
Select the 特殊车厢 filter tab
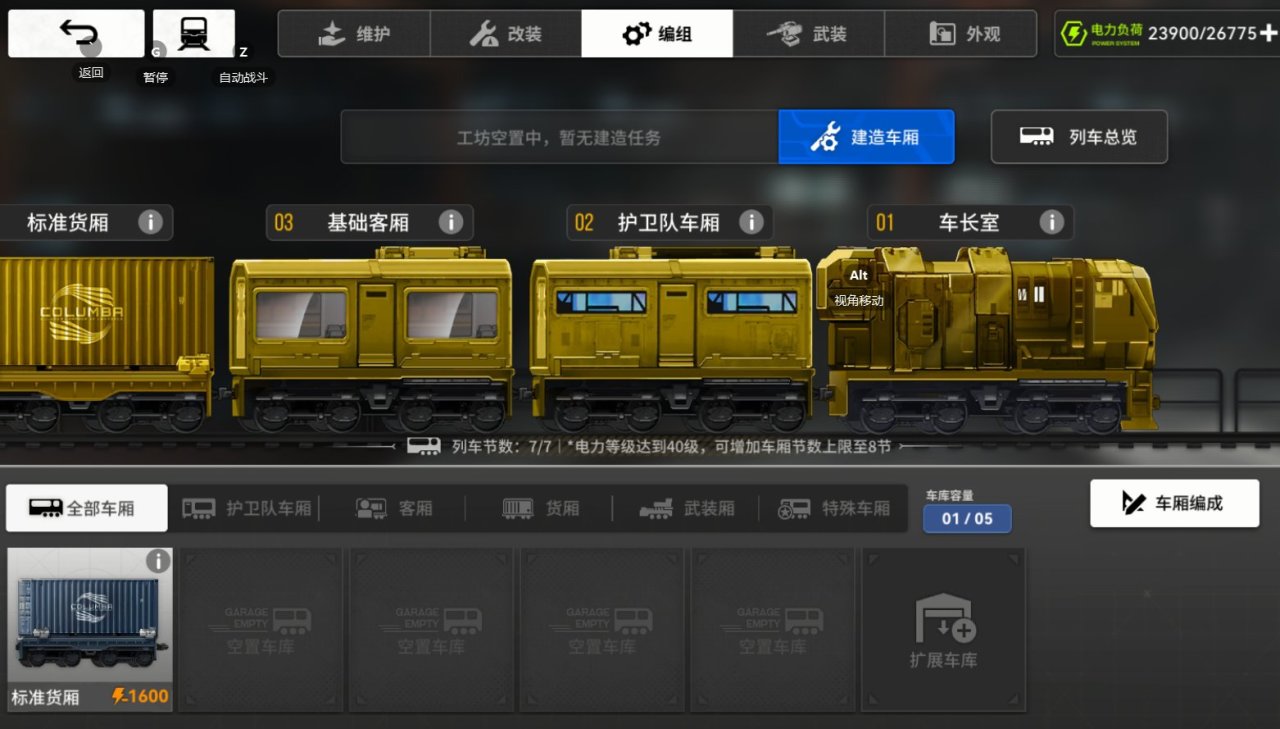click(836, 507)
